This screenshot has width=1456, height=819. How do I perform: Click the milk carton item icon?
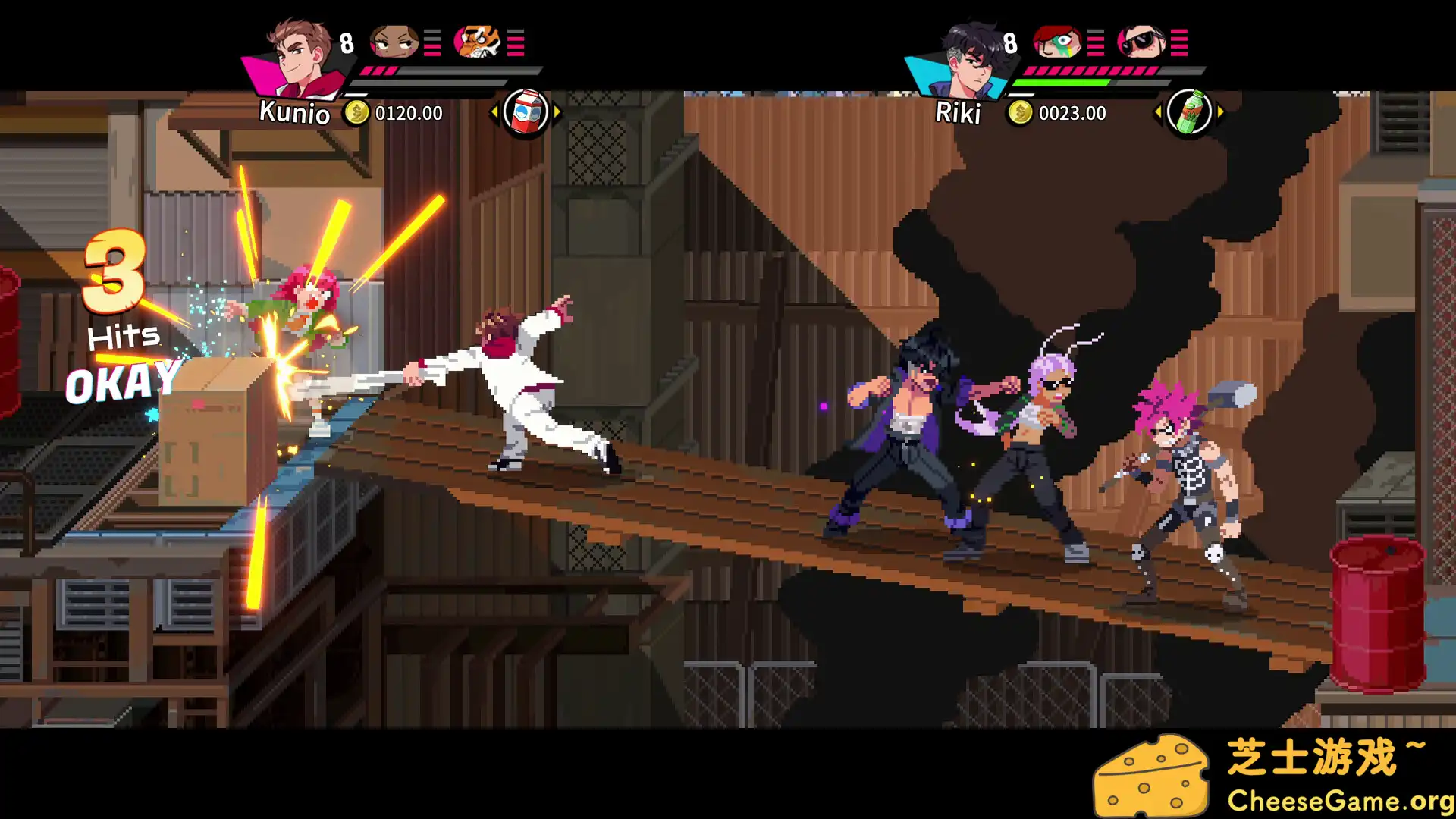tap(524, 112)
